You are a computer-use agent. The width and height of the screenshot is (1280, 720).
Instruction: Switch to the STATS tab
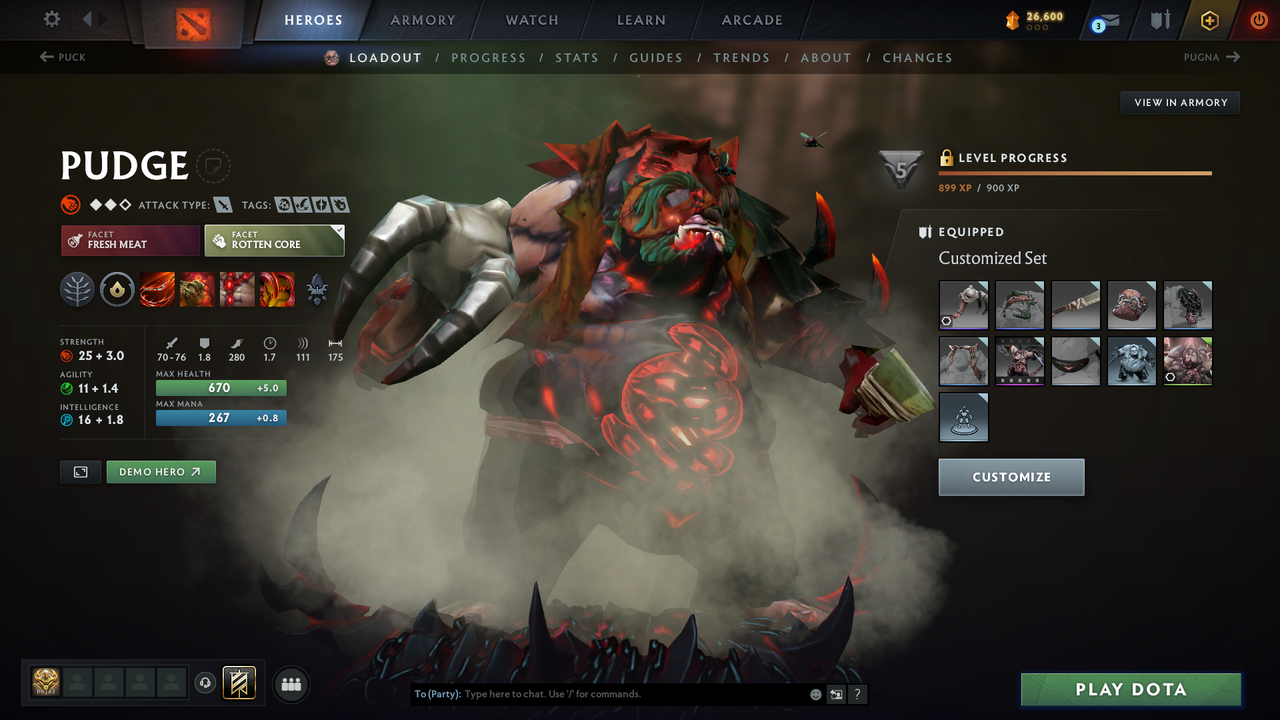(577, 57)
